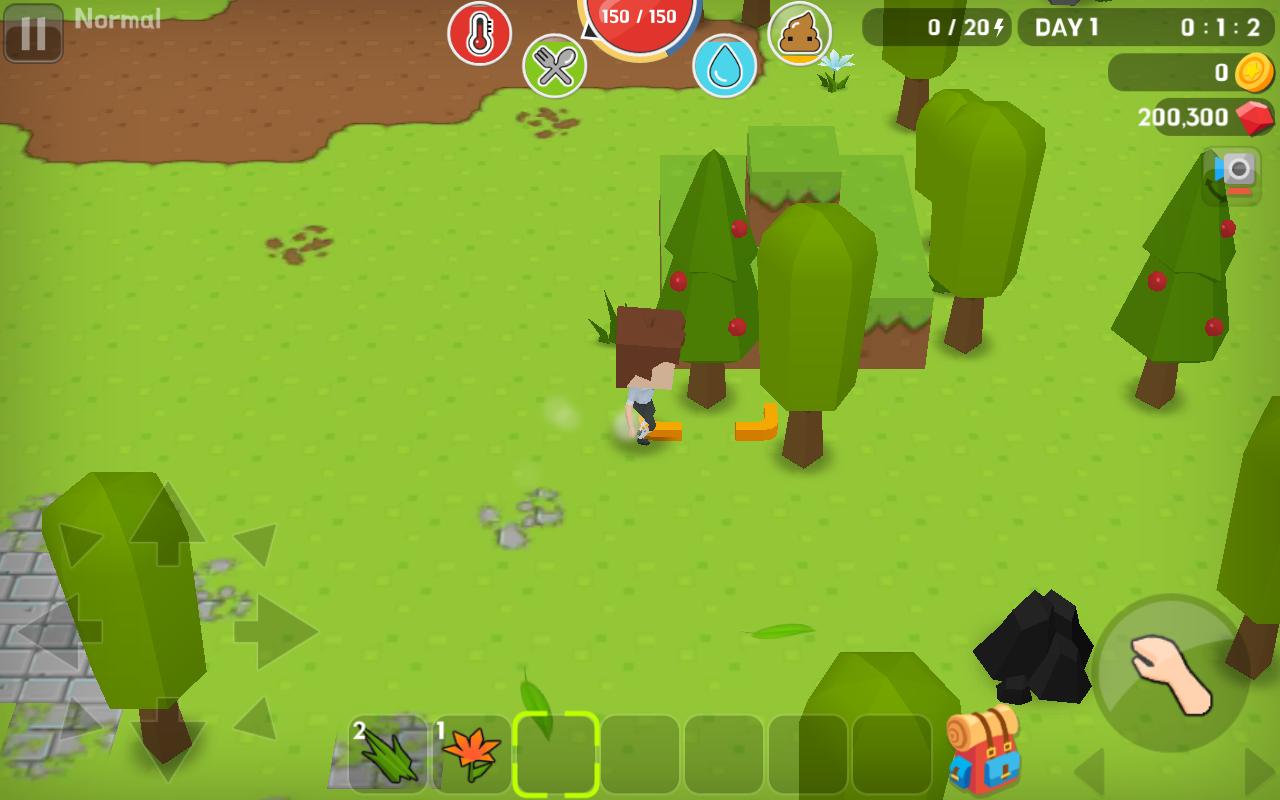The image size is (1280, 800).
Task: Tap the water droplet thirst icon
Action: point(726,63)
